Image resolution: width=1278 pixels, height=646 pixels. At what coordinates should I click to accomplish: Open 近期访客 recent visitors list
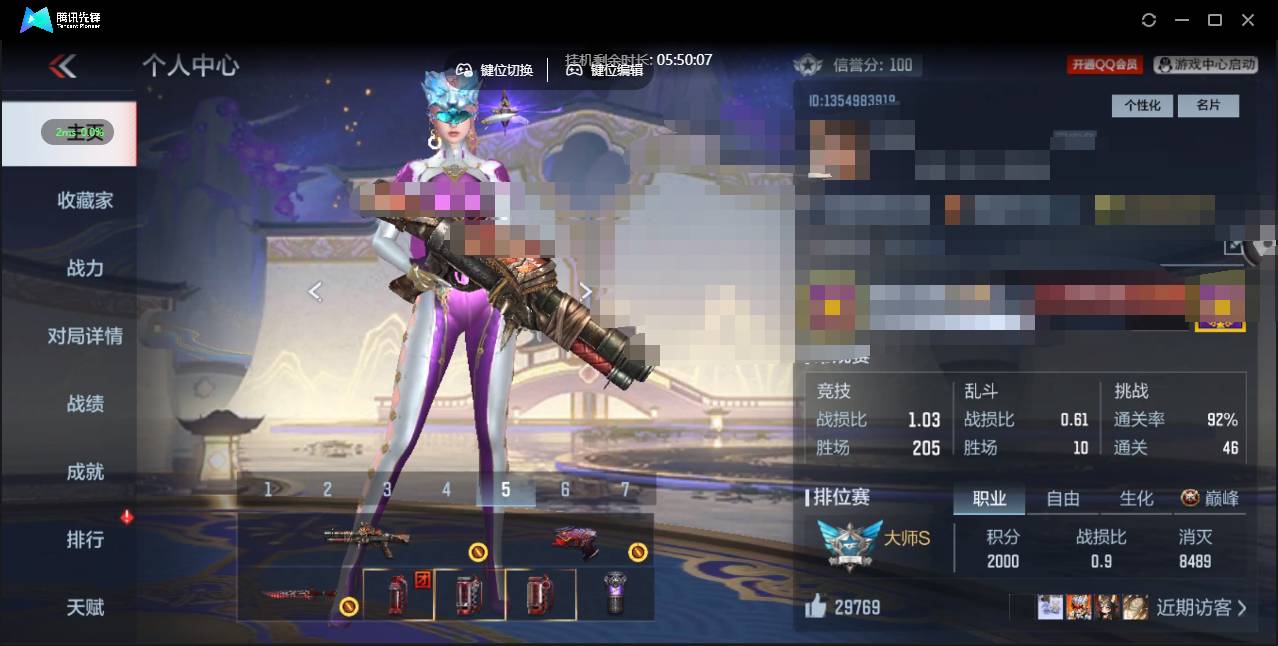[x=1201, y=607]
